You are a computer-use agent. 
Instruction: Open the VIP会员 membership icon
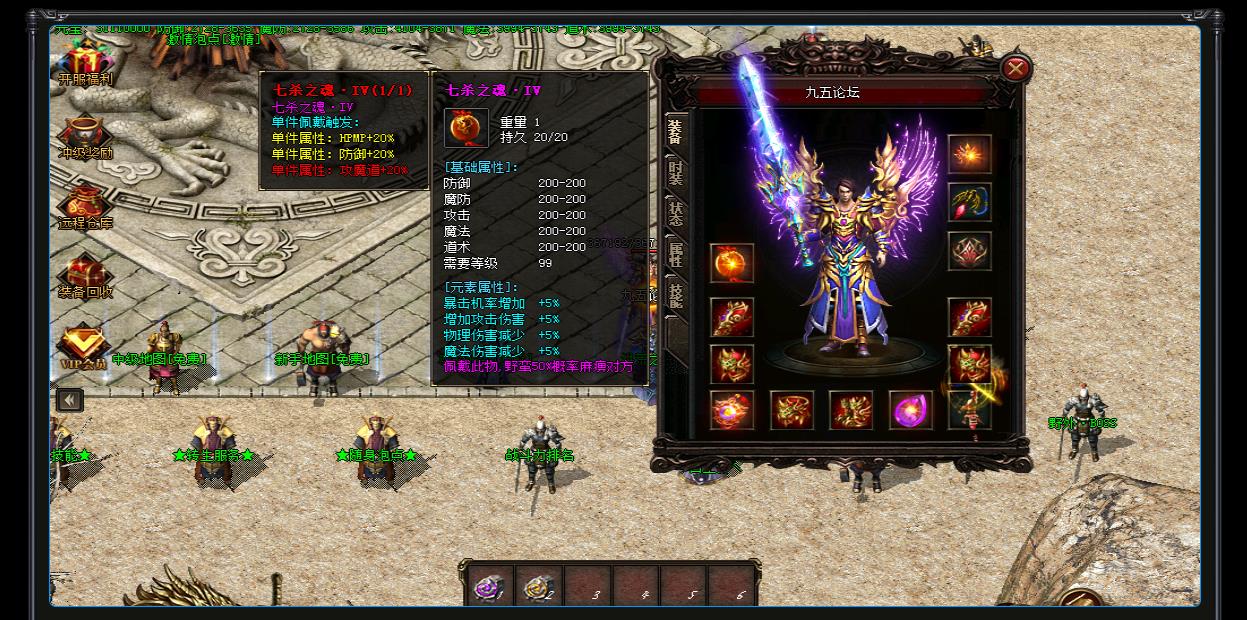coord(85,345)
